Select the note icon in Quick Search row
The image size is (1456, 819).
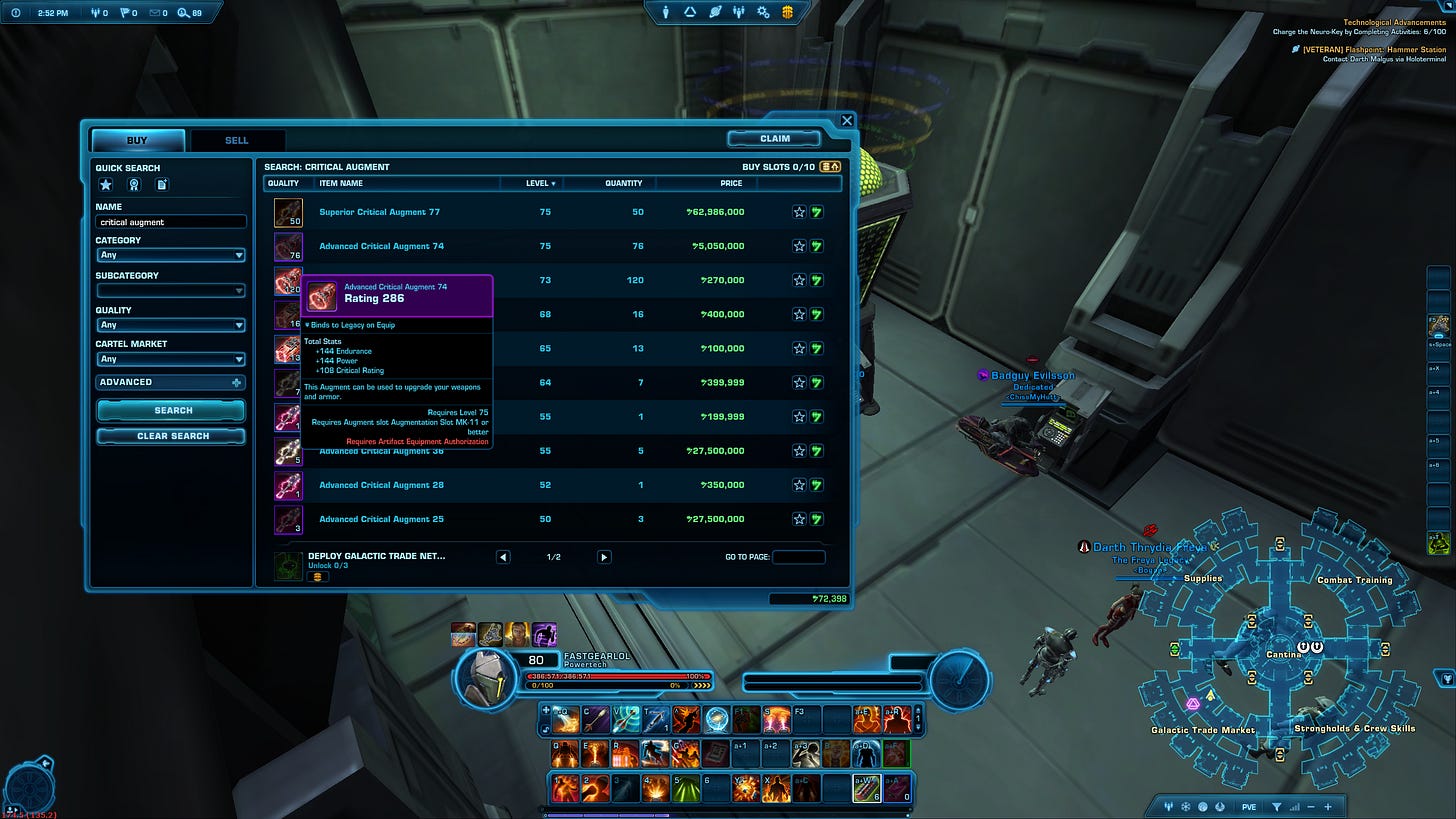pyautogui.click(x=162, y=185)
